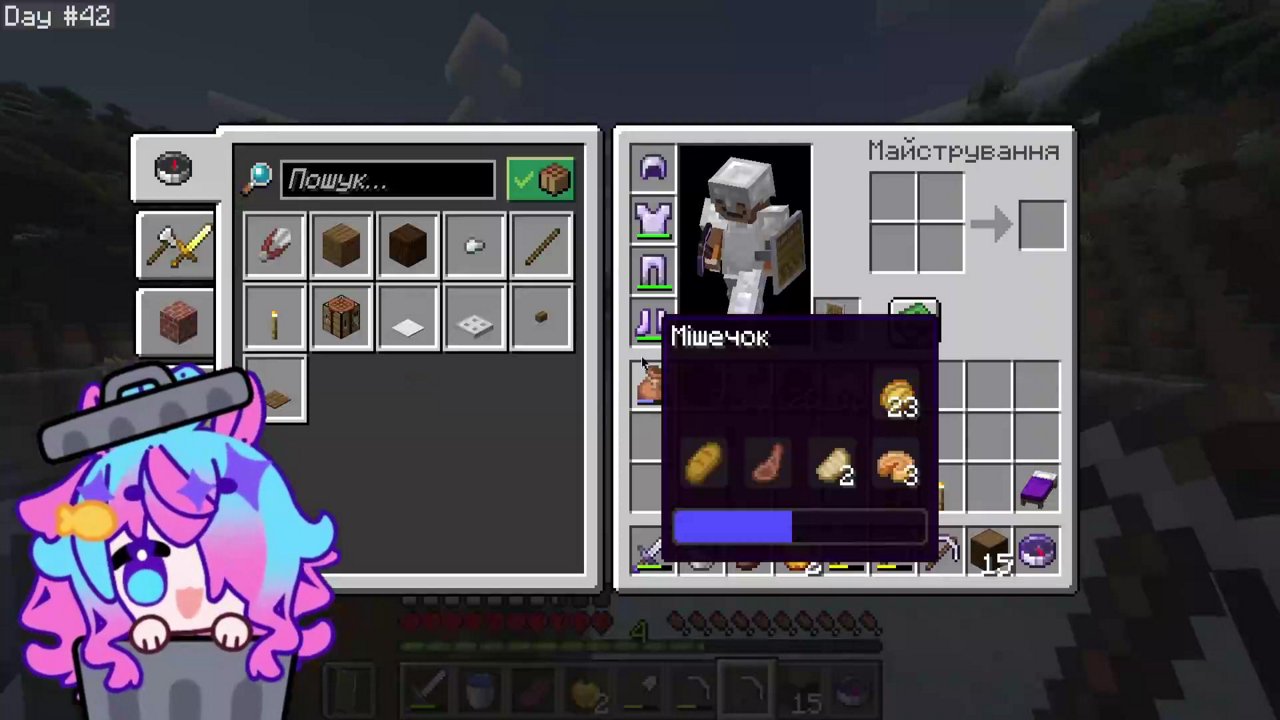1280x720 pixels.
Task: Click the raw meat in the bundle
Action: point(768,463)
